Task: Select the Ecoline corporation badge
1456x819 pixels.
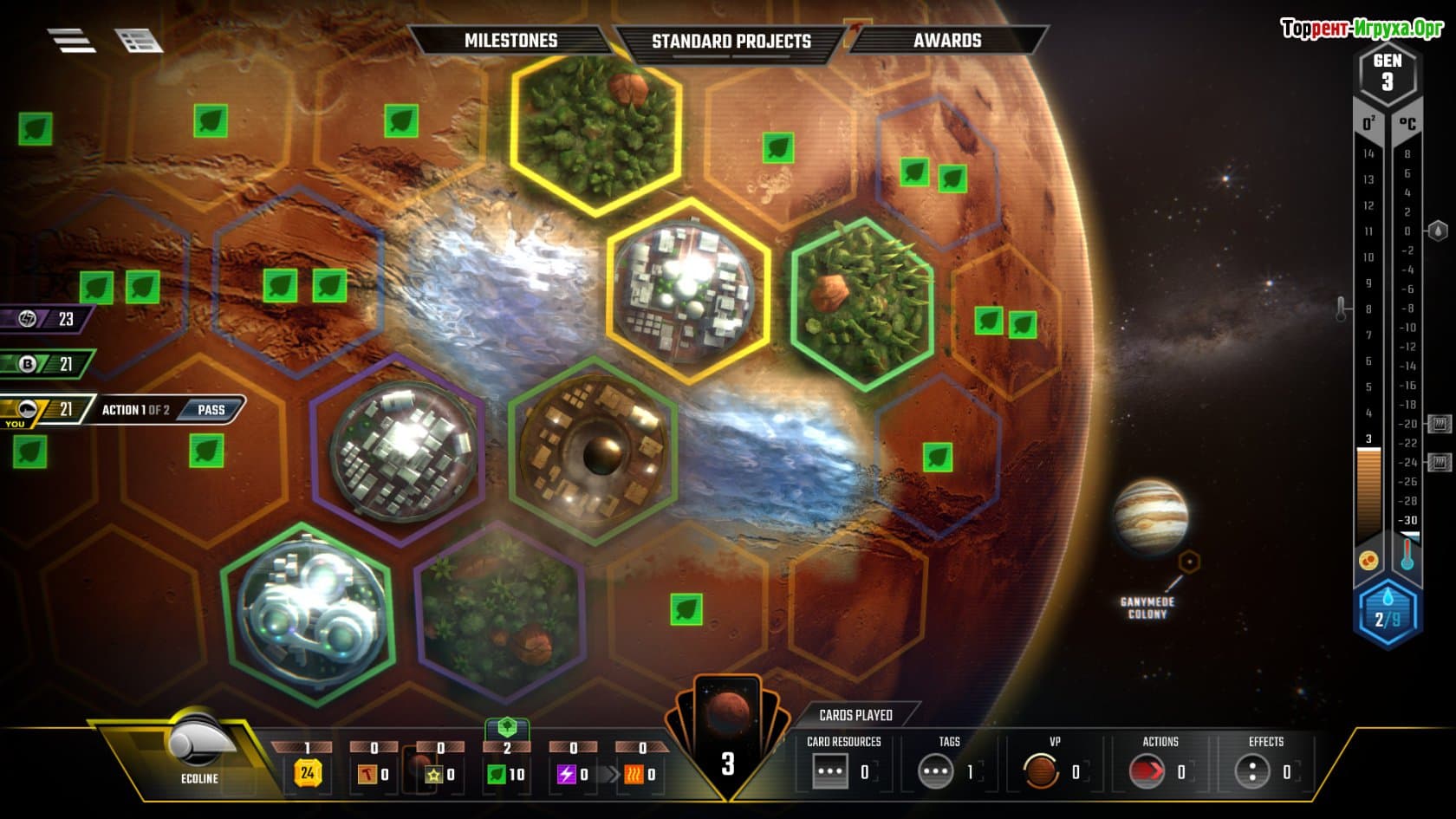Action: tap(199, 751)
